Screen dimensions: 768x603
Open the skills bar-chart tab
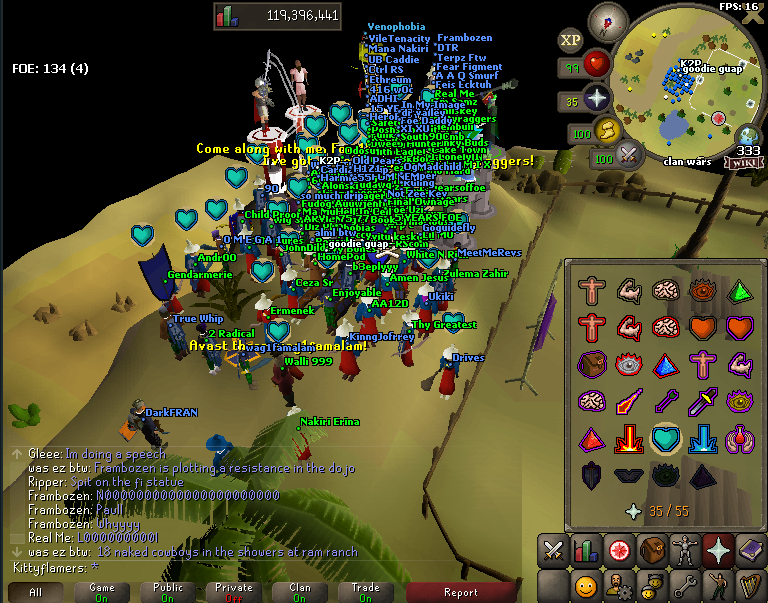click(585, 550)
